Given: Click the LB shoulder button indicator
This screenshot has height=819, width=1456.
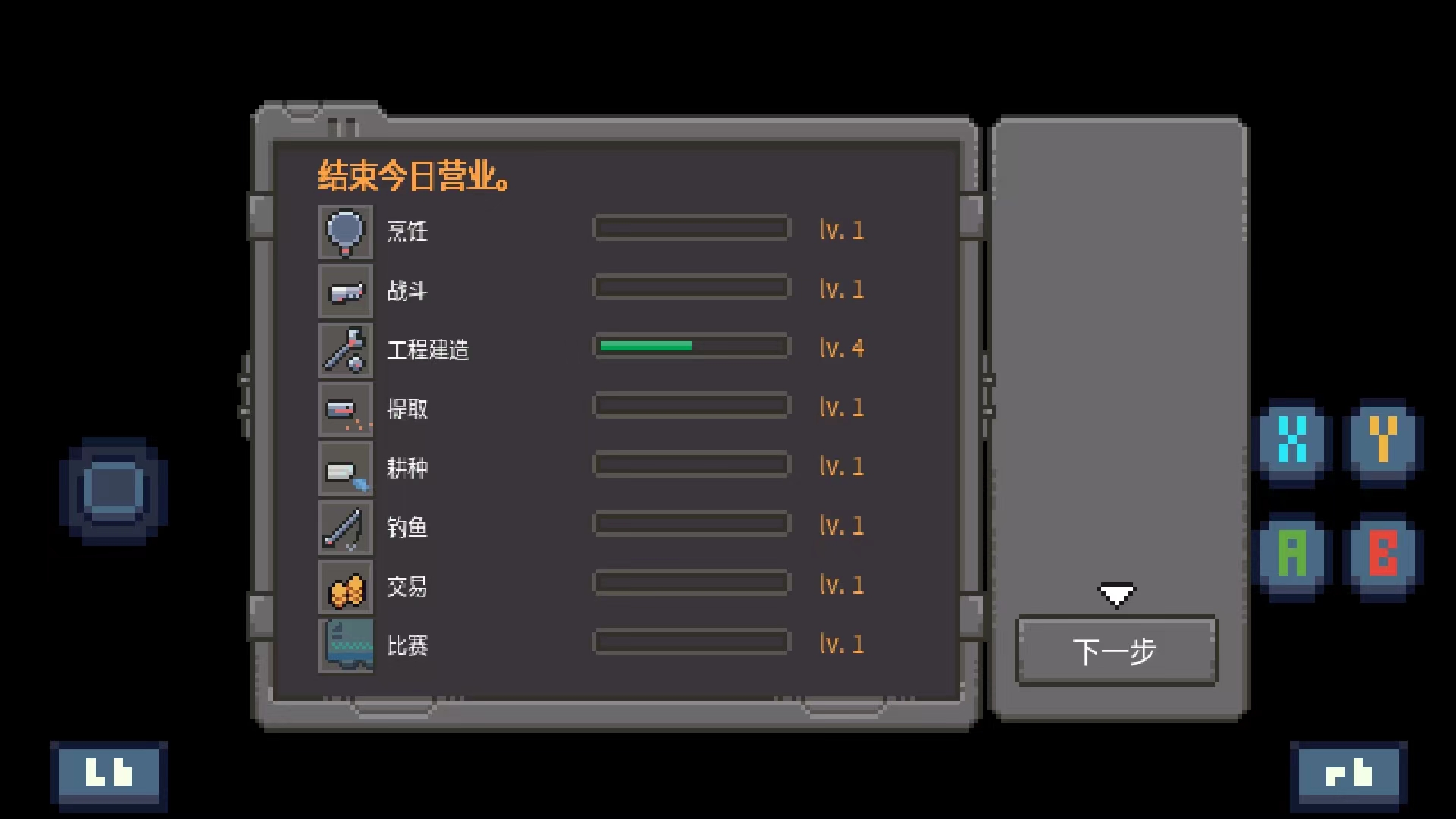Looking at the screenshot, I should (108, 772).
